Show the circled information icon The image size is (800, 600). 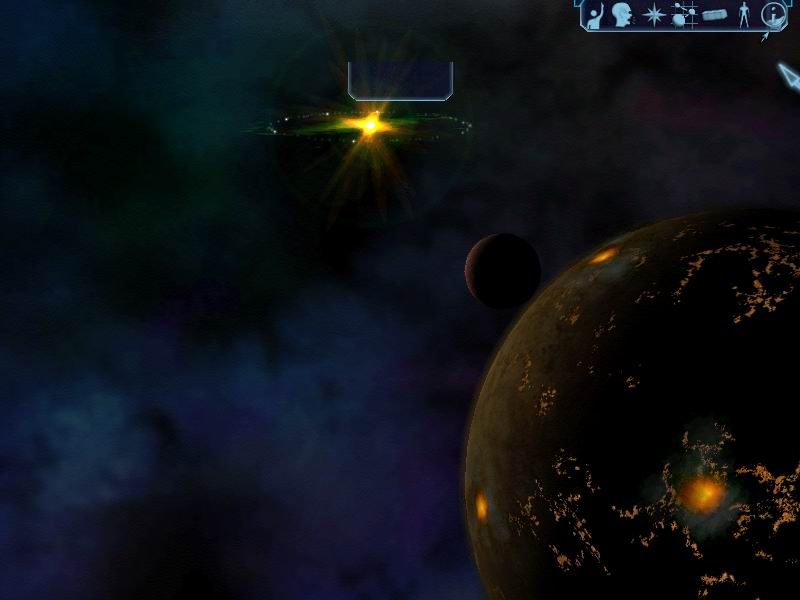[772, 15]
